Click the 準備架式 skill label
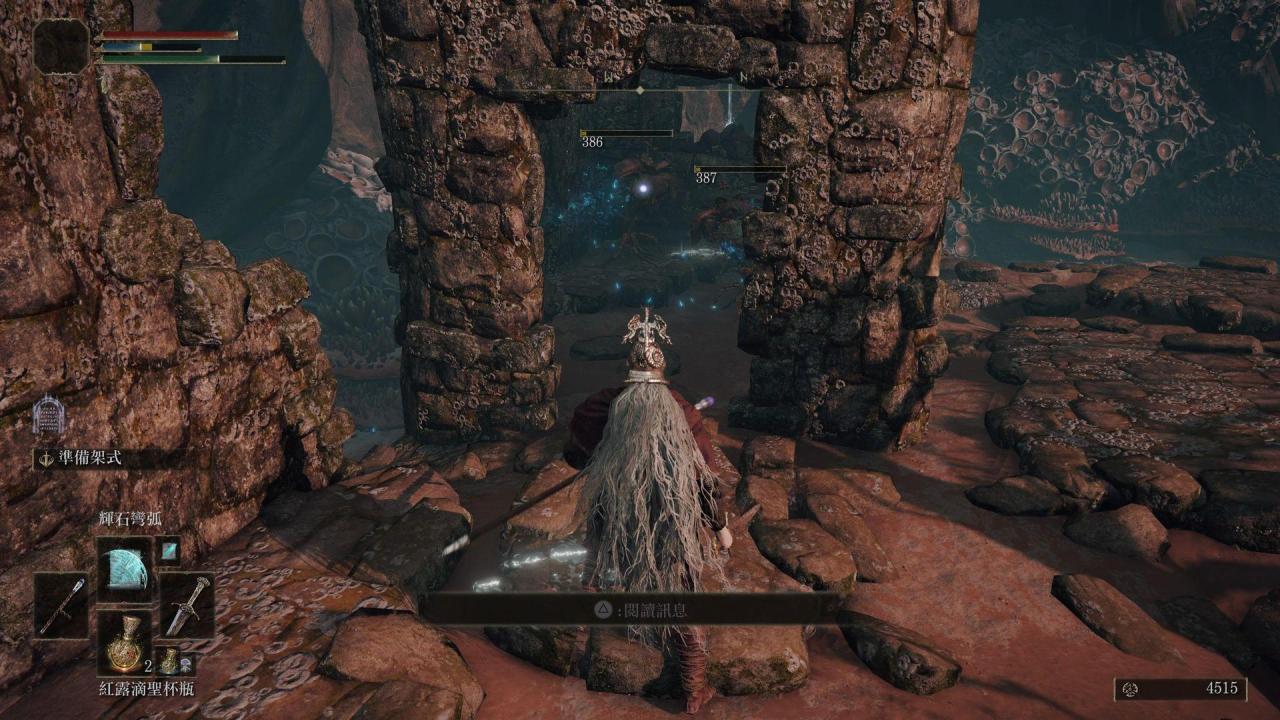The image size is (1280, 720). click(90, 459)
